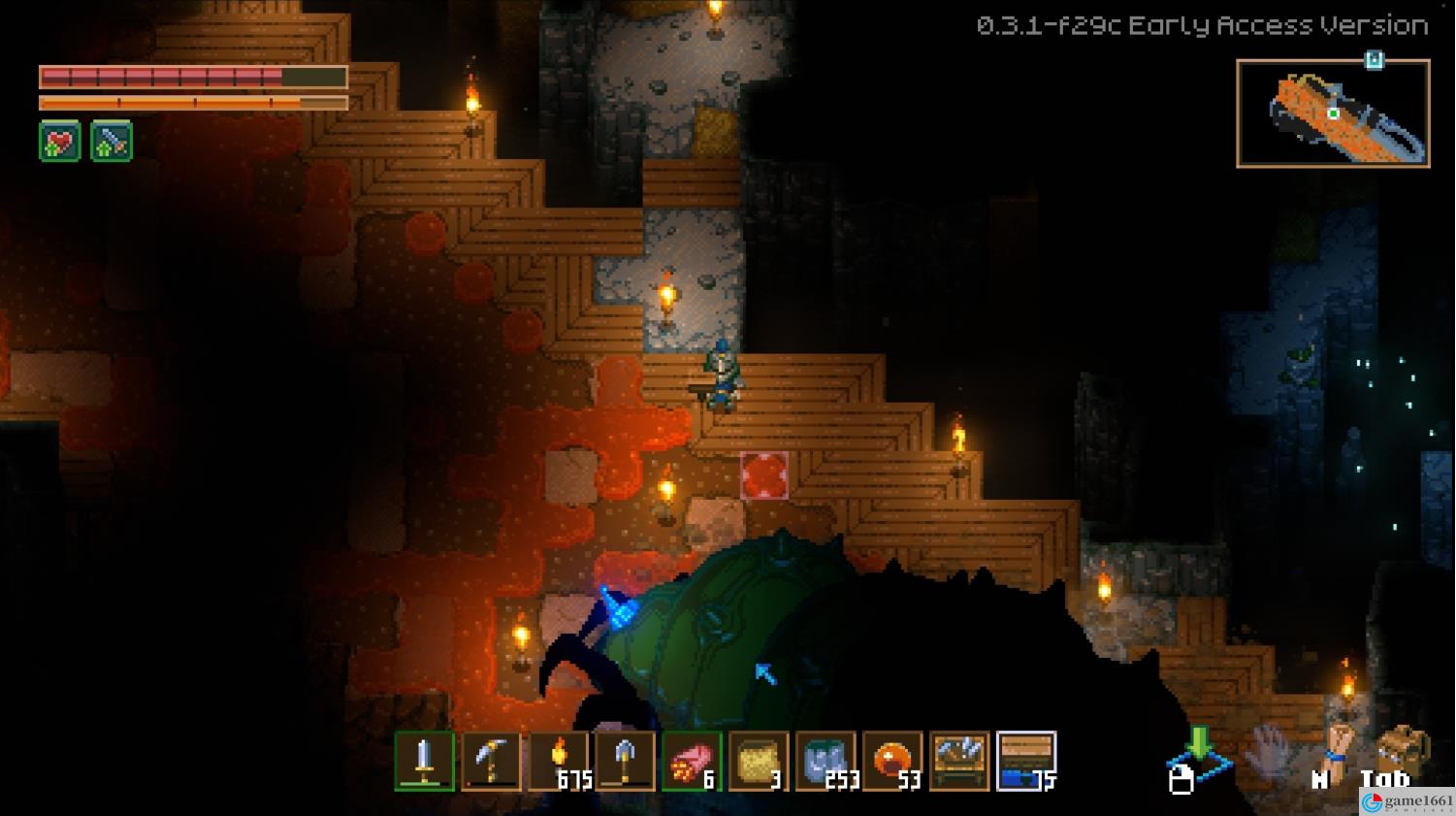This screenshot has height=816, width=1456.
Task: Choose the pickaxe in the hotbar
Action: (491, 761)
